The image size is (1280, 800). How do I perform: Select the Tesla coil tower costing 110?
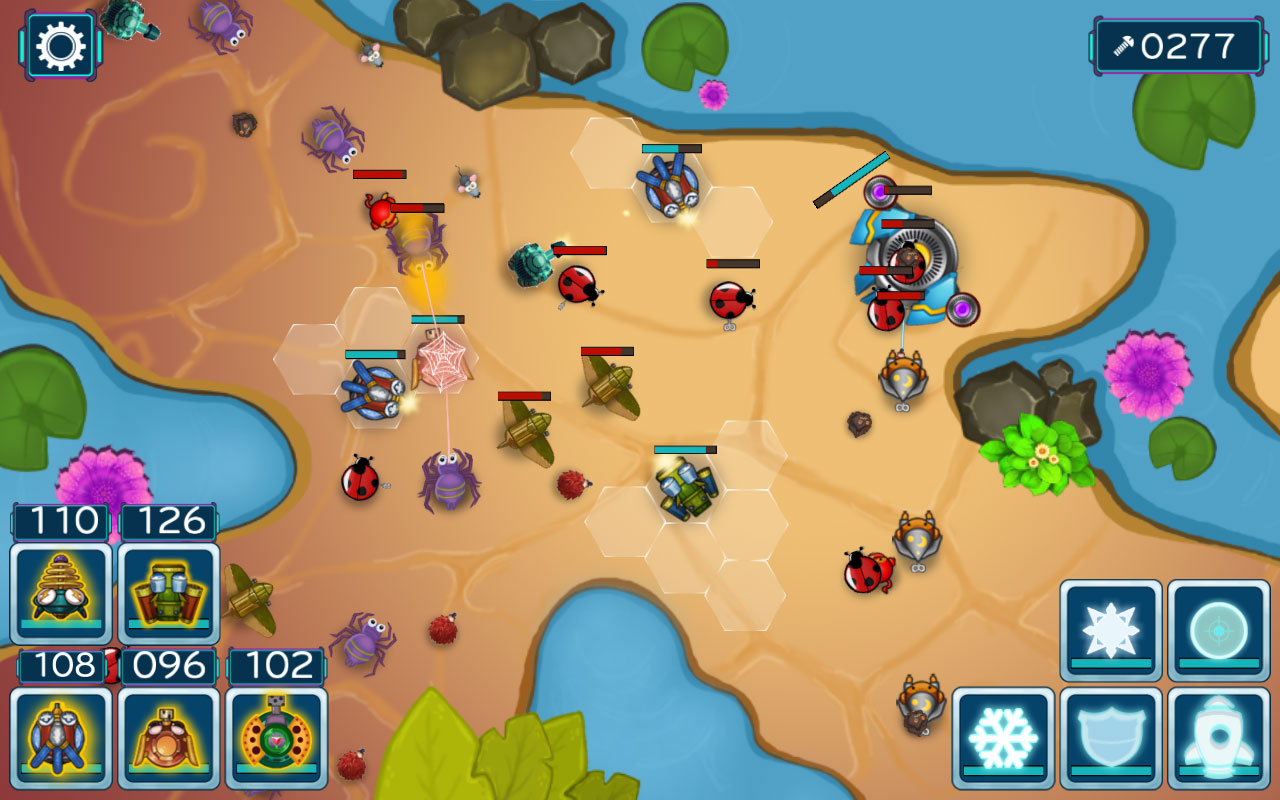pos(60,592)
